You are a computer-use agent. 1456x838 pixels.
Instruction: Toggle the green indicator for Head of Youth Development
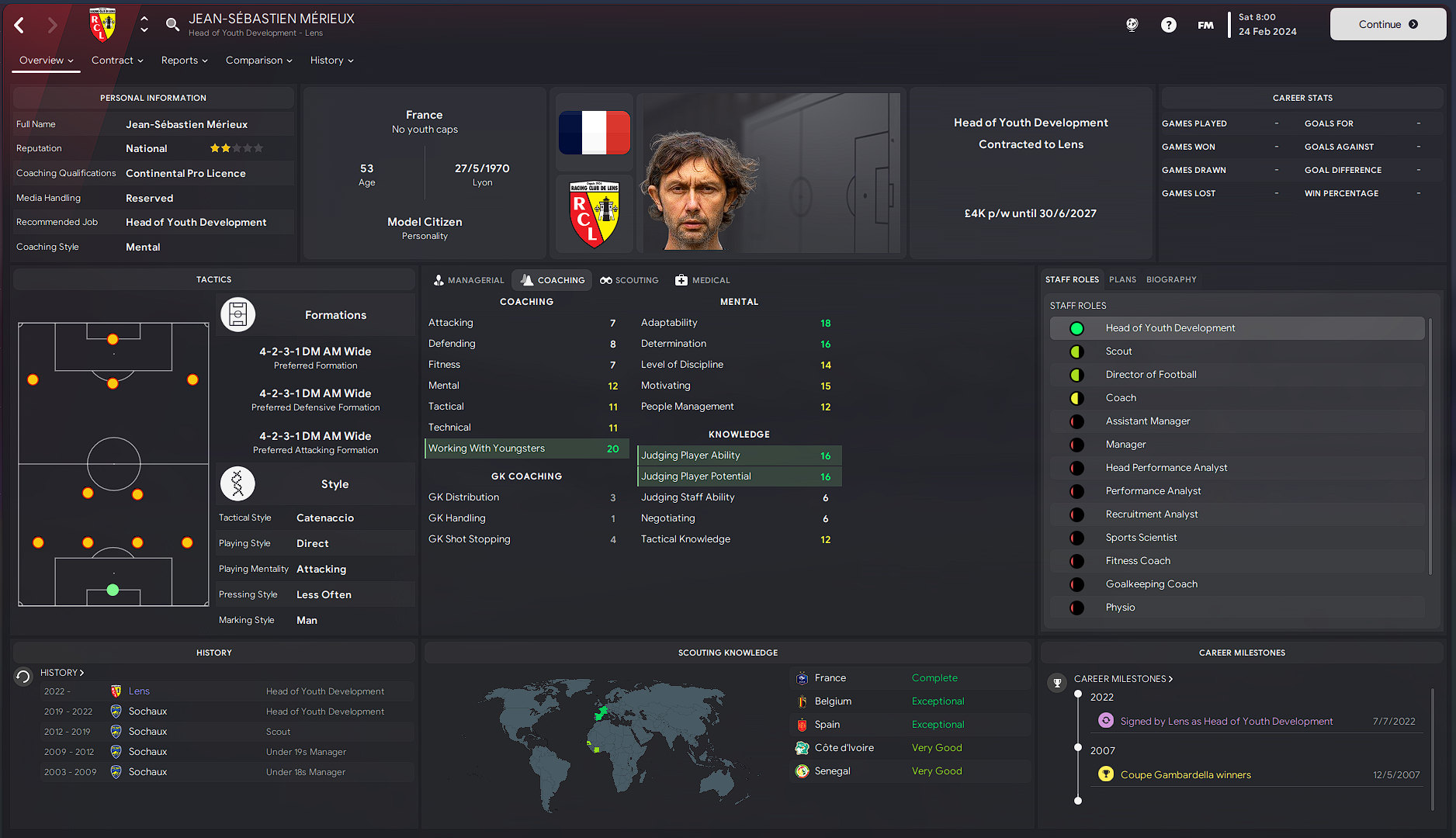click(x=1076, y=327)
